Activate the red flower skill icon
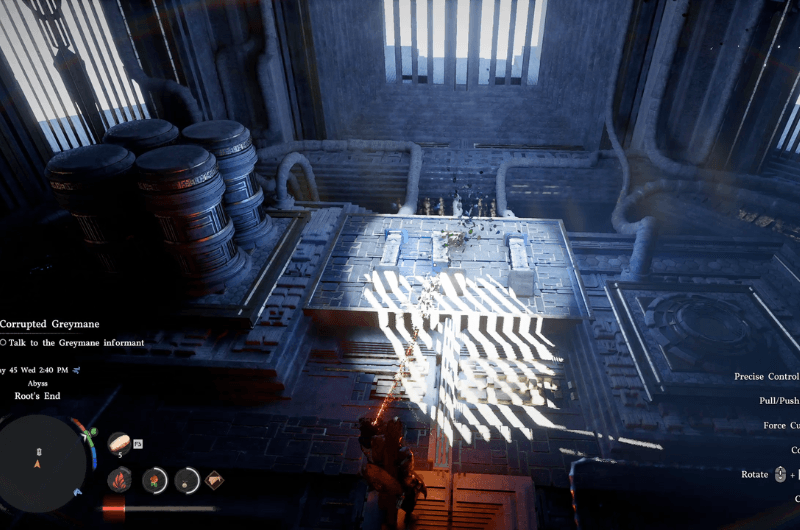 154,480
